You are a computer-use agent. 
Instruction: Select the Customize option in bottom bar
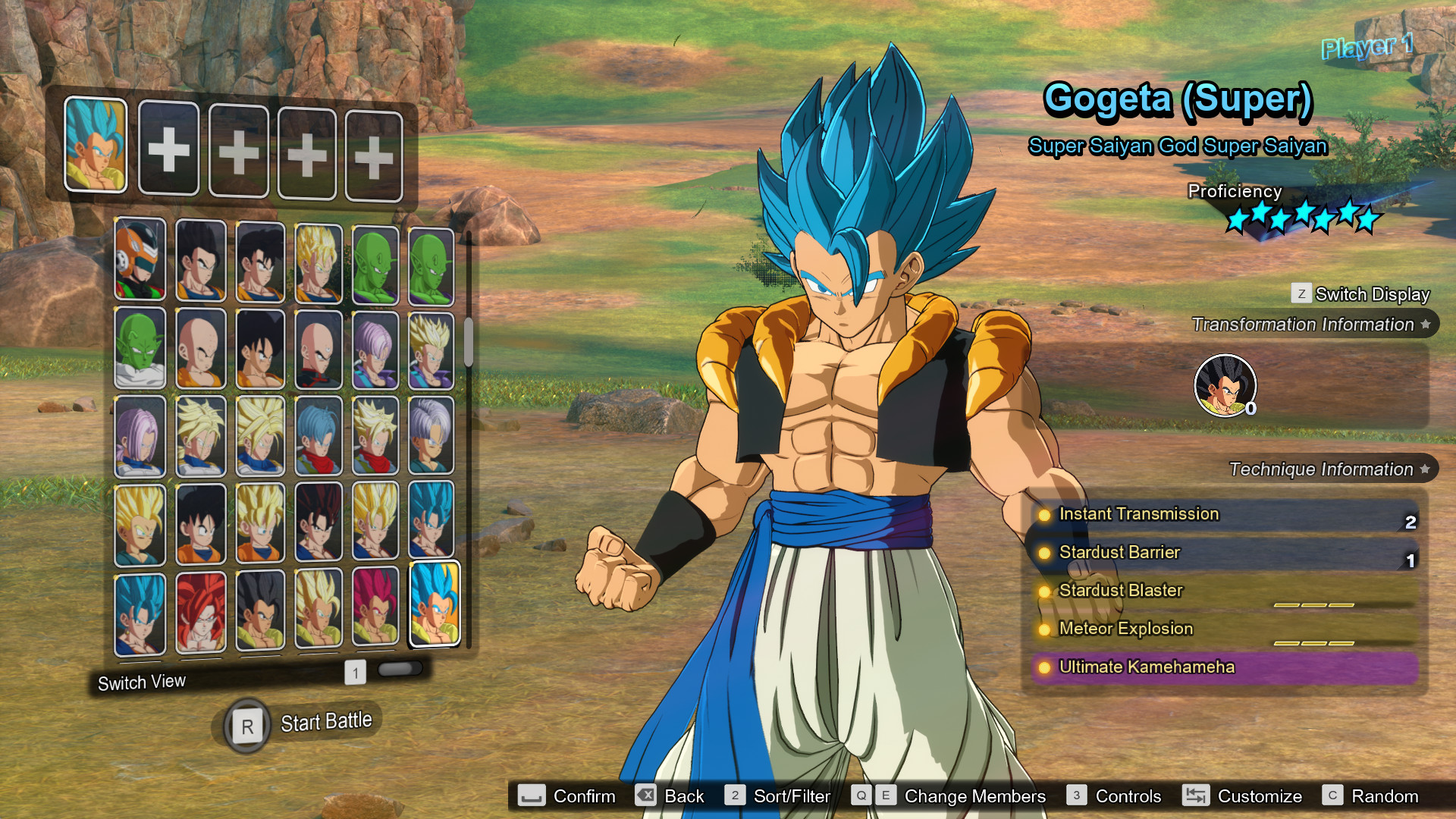(x=1259, y=796)
